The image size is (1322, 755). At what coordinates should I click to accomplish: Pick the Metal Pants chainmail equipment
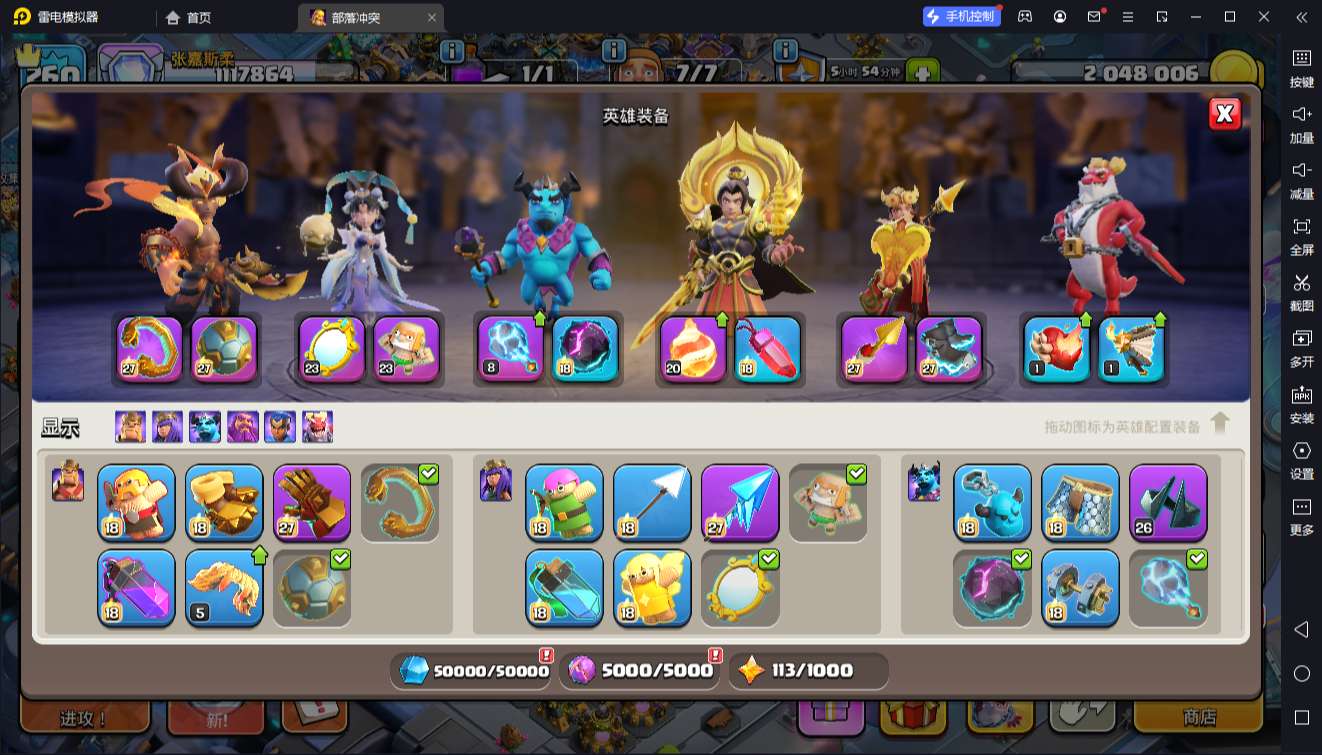pos(1080,502)
